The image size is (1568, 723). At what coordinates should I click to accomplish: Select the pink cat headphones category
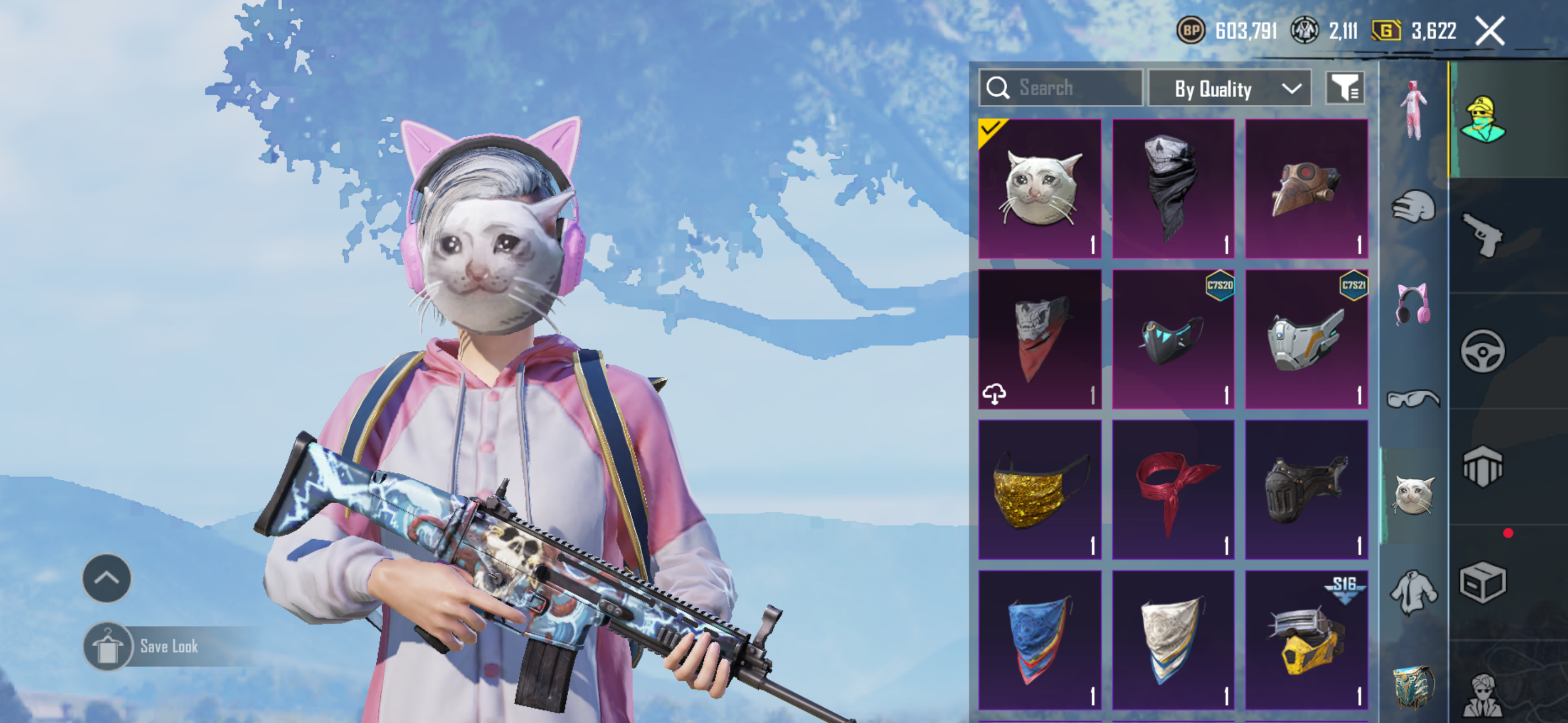coord(1413,304)
